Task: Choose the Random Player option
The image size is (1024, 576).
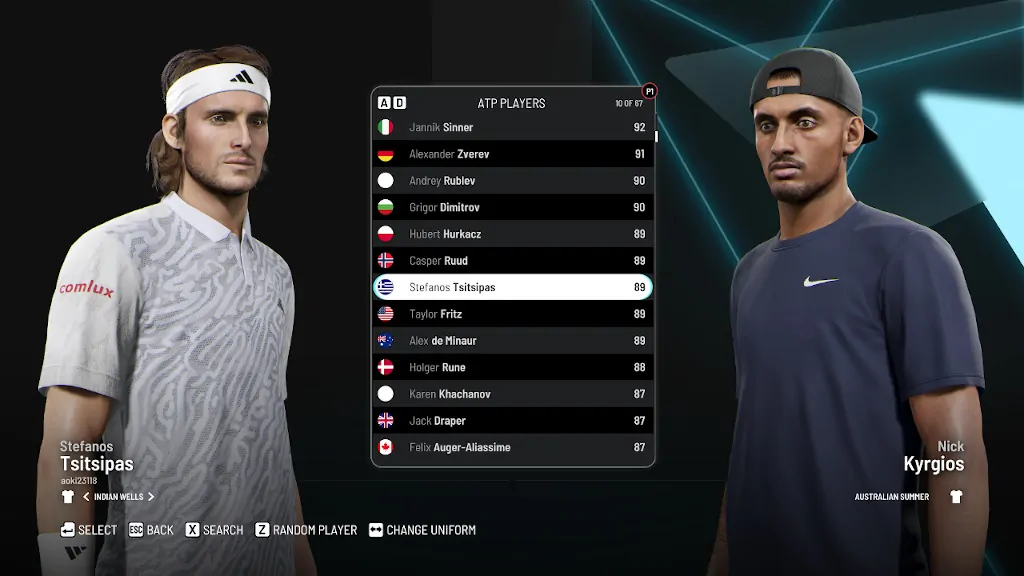Action: coord(306,530)
